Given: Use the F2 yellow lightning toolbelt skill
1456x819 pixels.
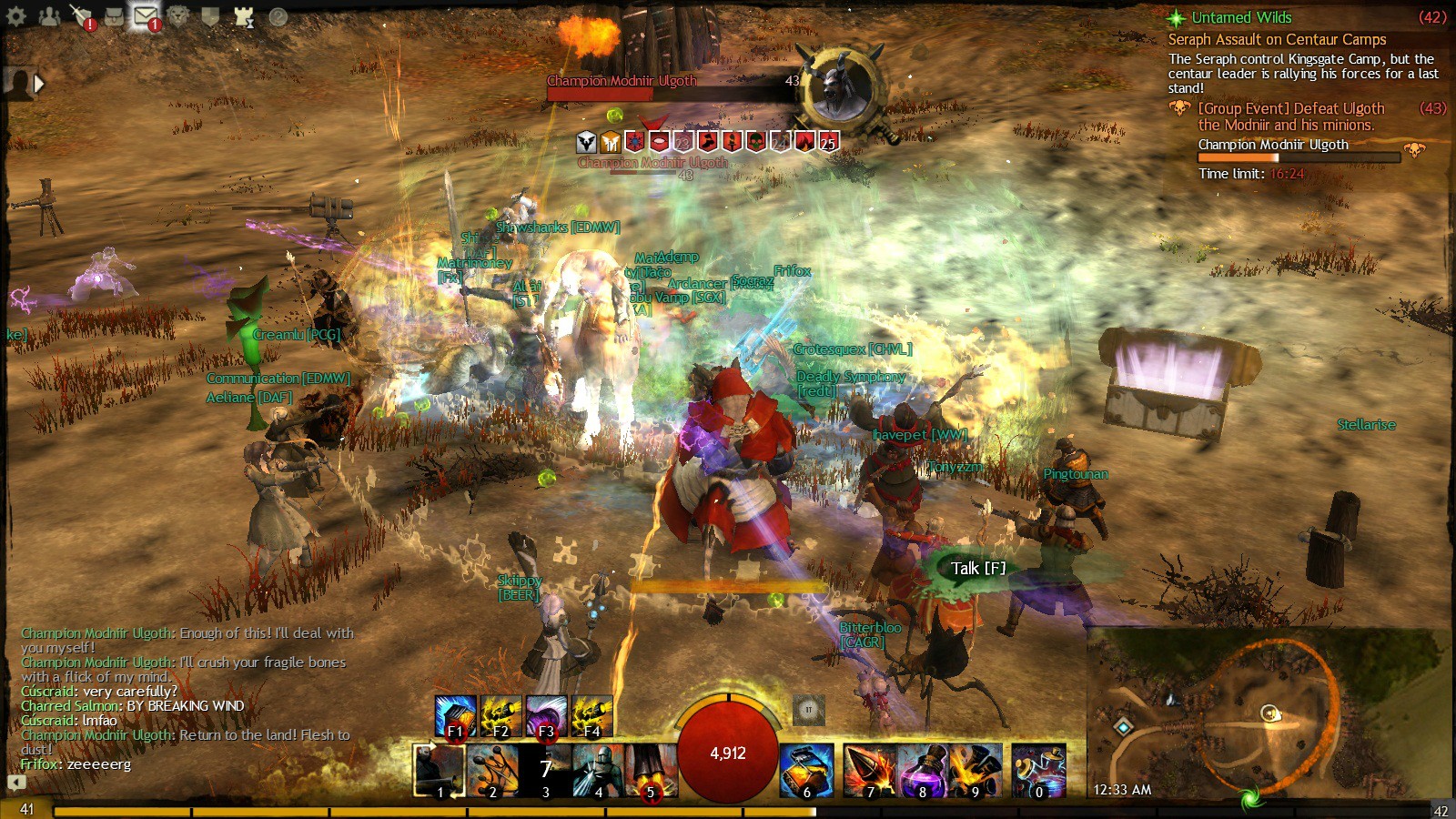Looking at the screenshot, I should point(500,716).
